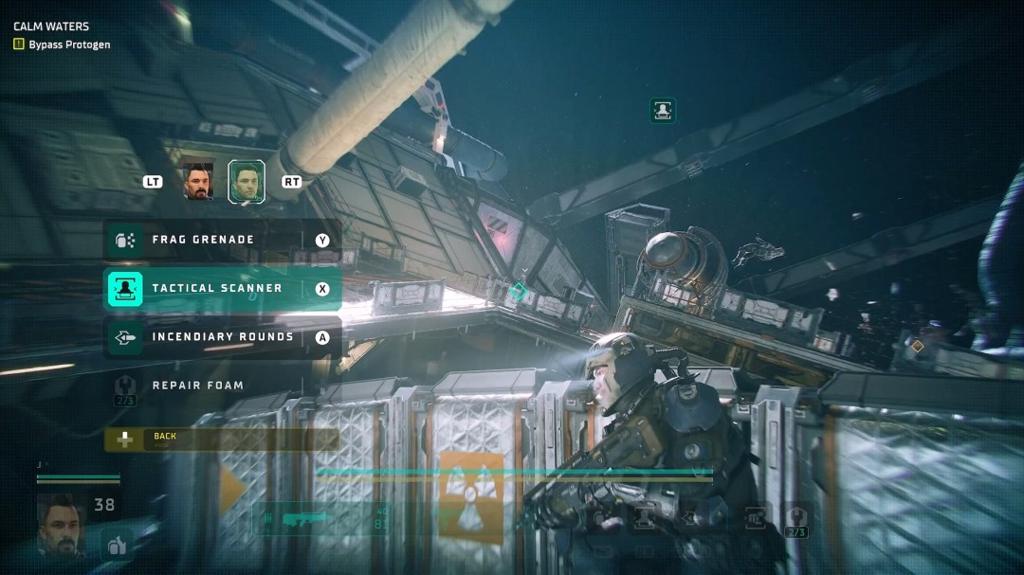Select the green-highlighted squad member portrait
1024x575 pixels.
(246, 182)
